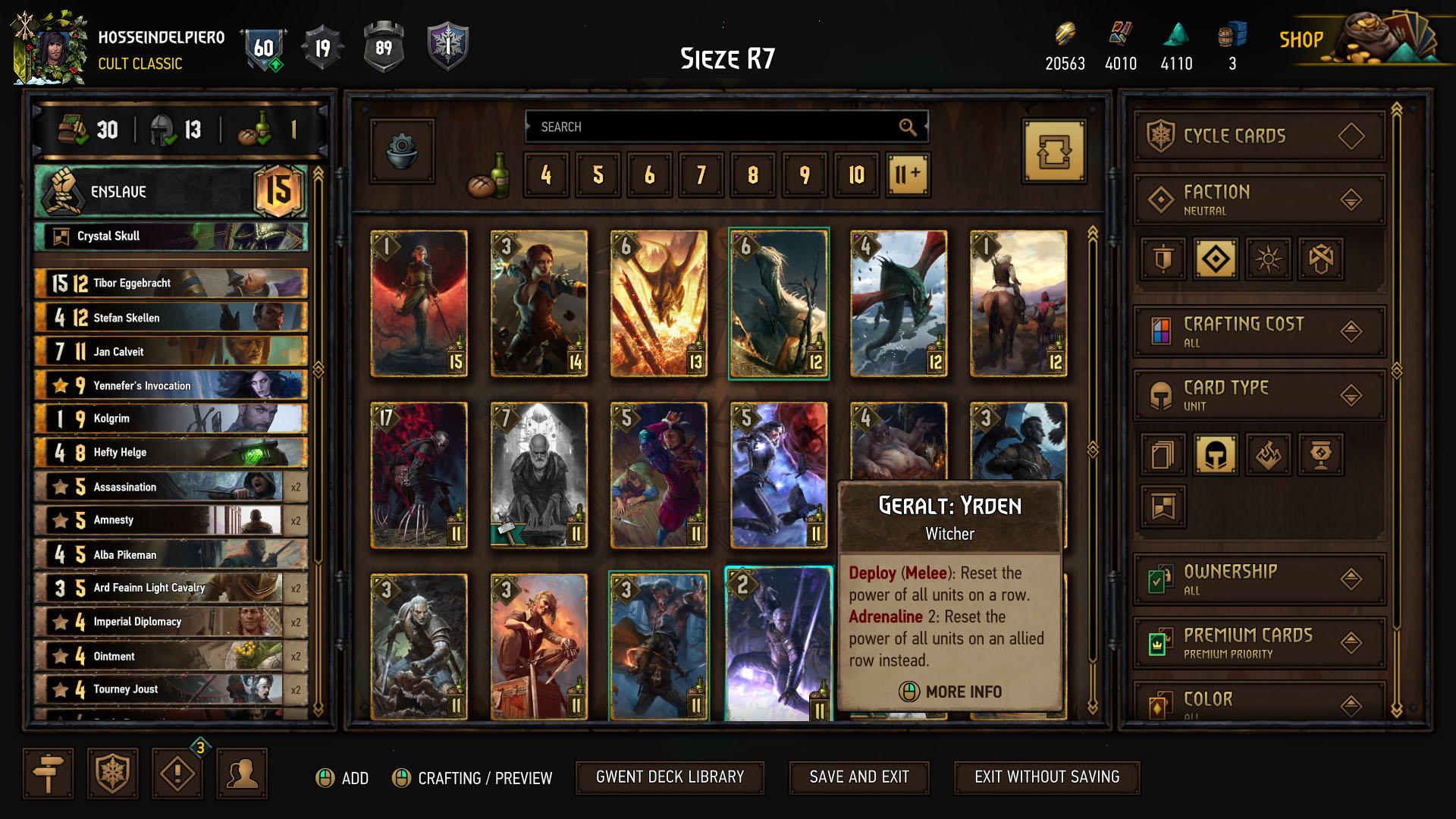
Task: Toggle the all-cards stack filter icon
Action: click(x=1163, y=454)
